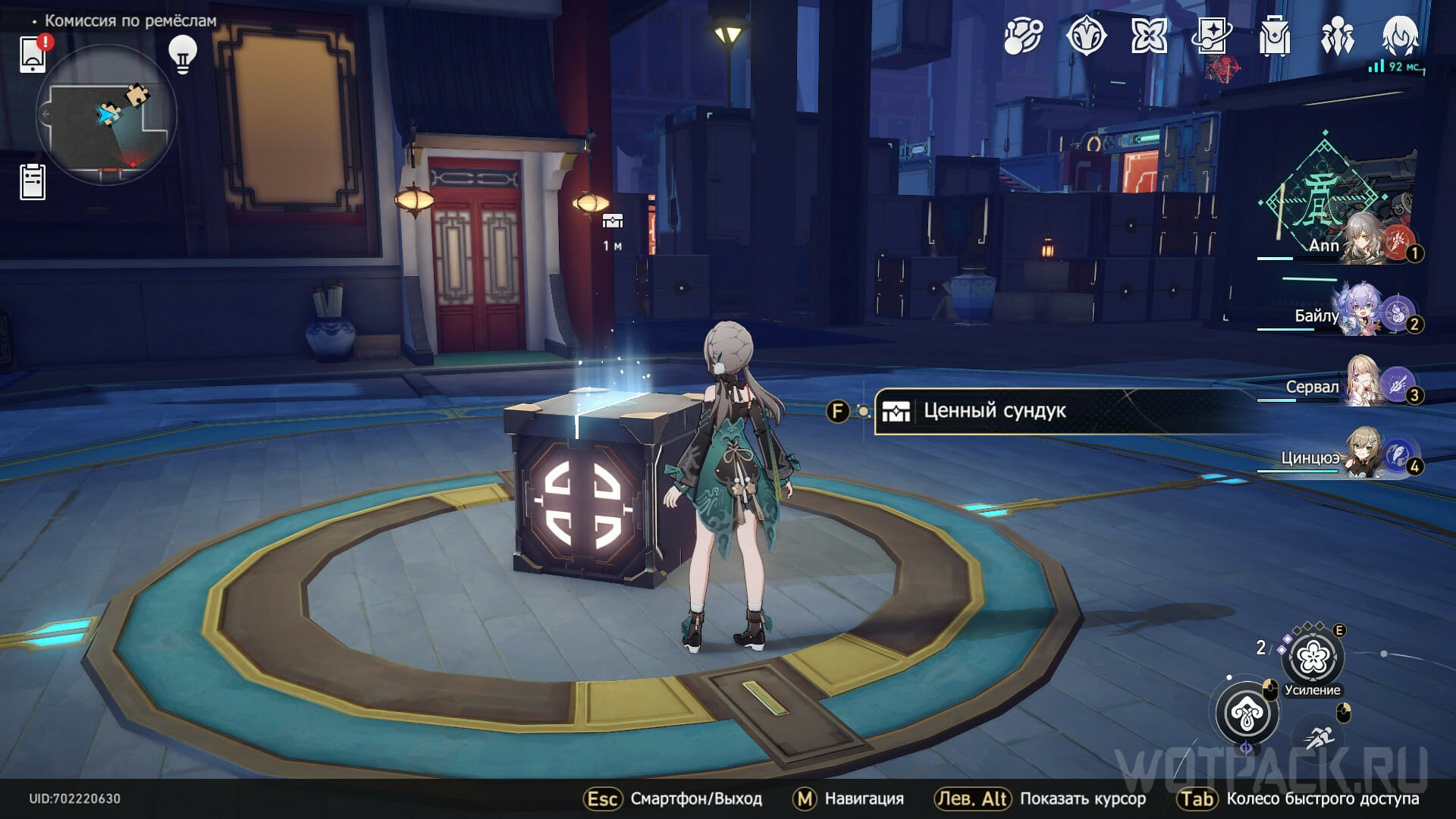Open the planet travel icon in top bar

(x=1023, y=36)
